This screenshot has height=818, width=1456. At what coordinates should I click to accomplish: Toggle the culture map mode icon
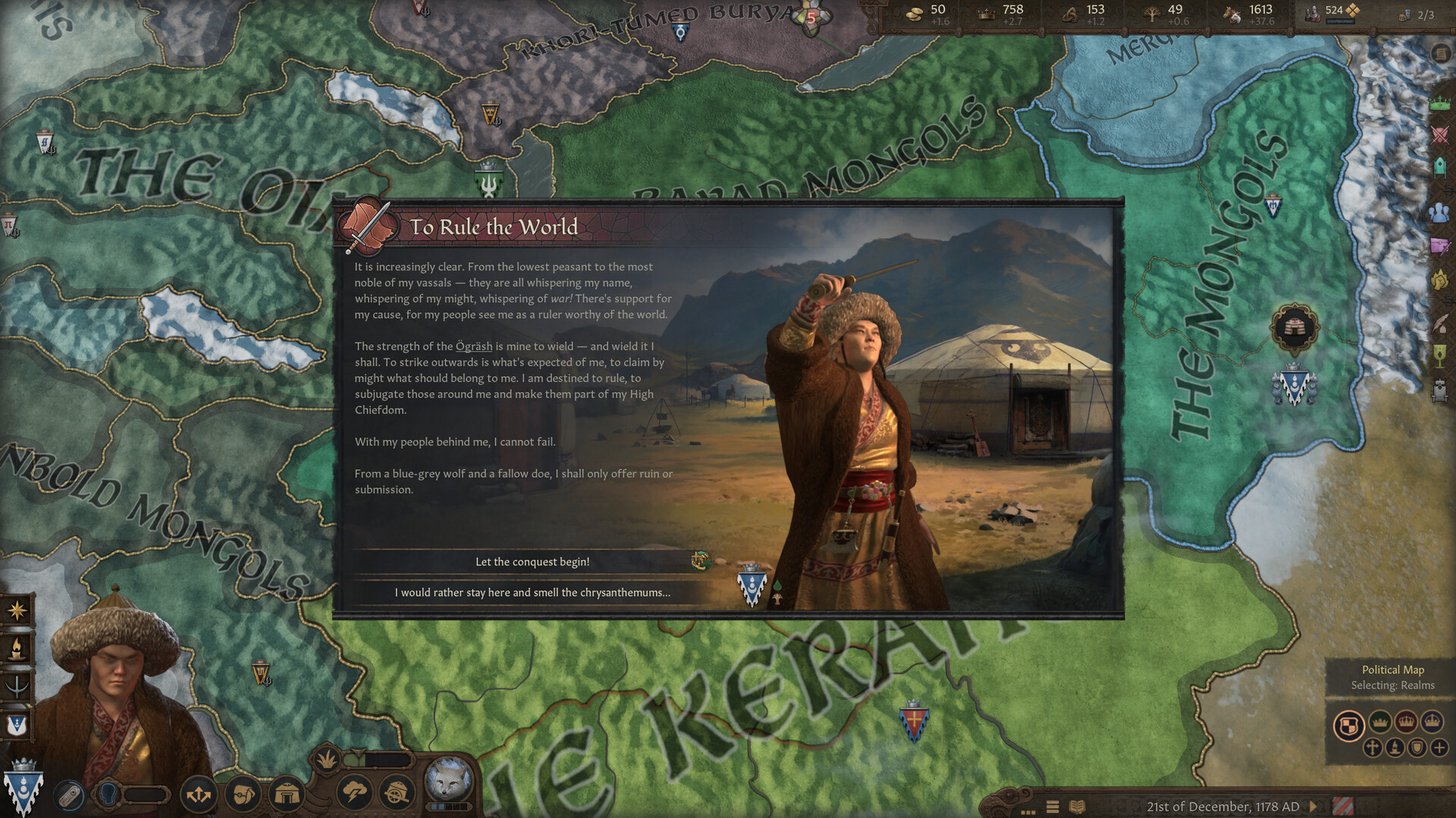point(1395,747)
